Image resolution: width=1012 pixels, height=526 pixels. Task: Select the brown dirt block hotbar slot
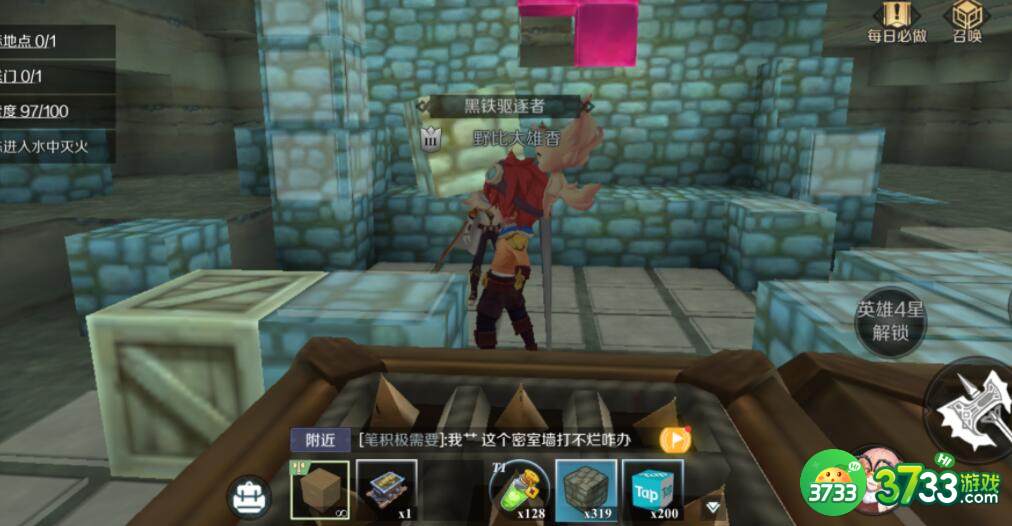(320, 490)
